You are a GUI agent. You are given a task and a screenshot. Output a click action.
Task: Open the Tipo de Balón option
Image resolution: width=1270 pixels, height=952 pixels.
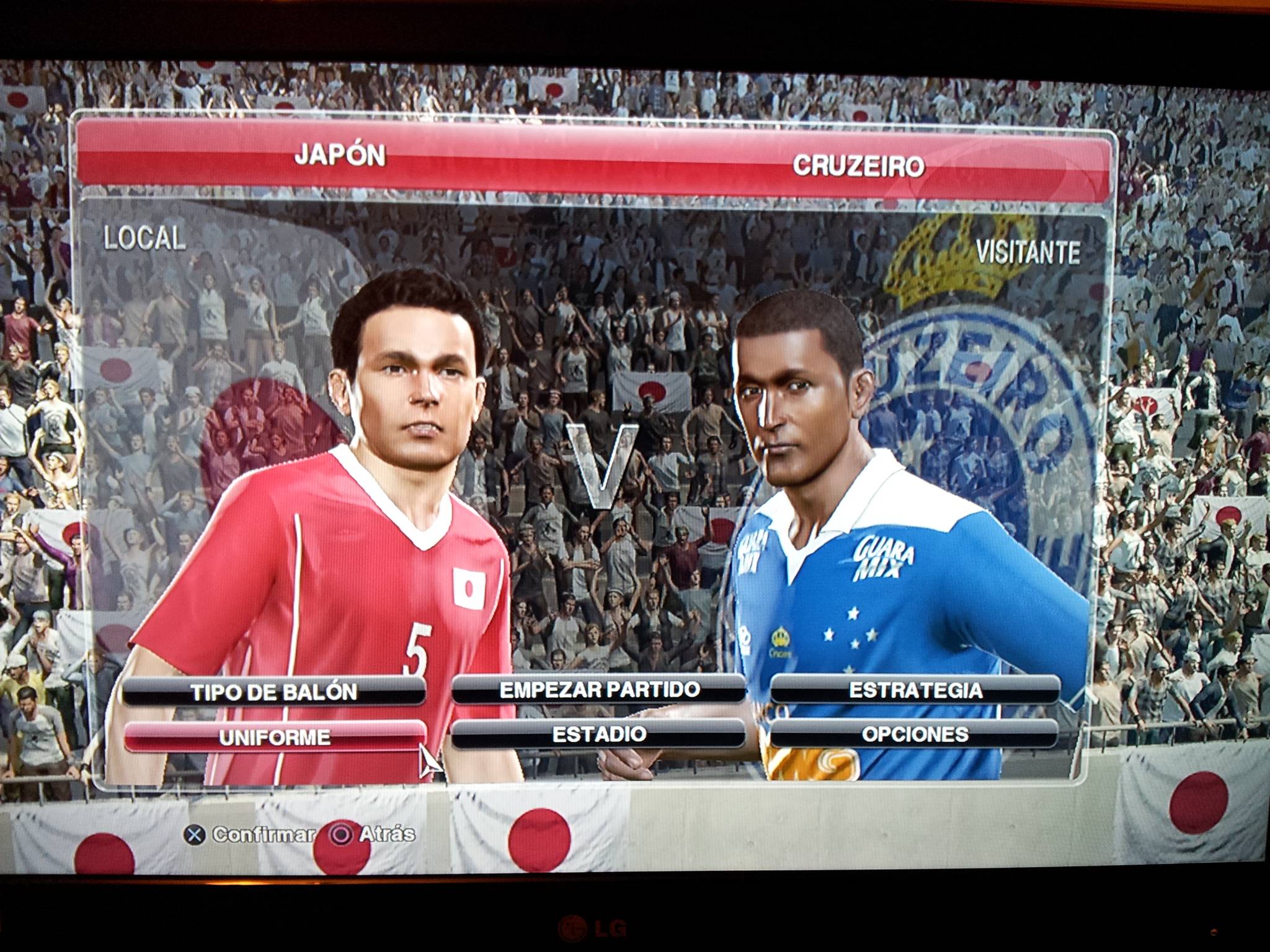coord(274,692)
